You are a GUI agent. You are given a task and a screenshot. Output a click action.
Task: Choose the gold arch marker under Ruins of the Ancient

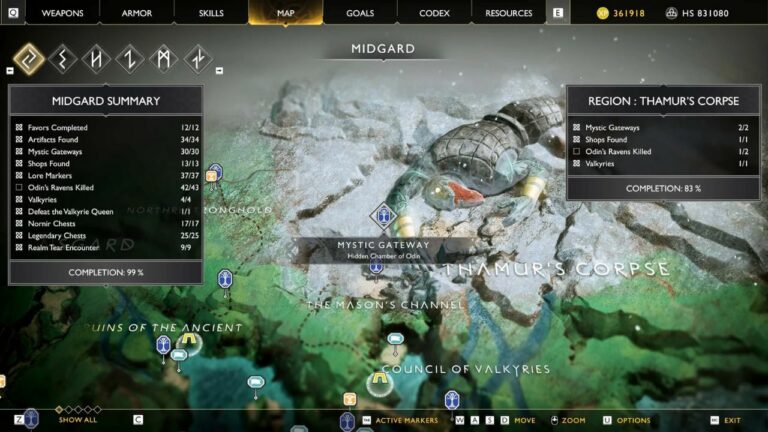188,342
